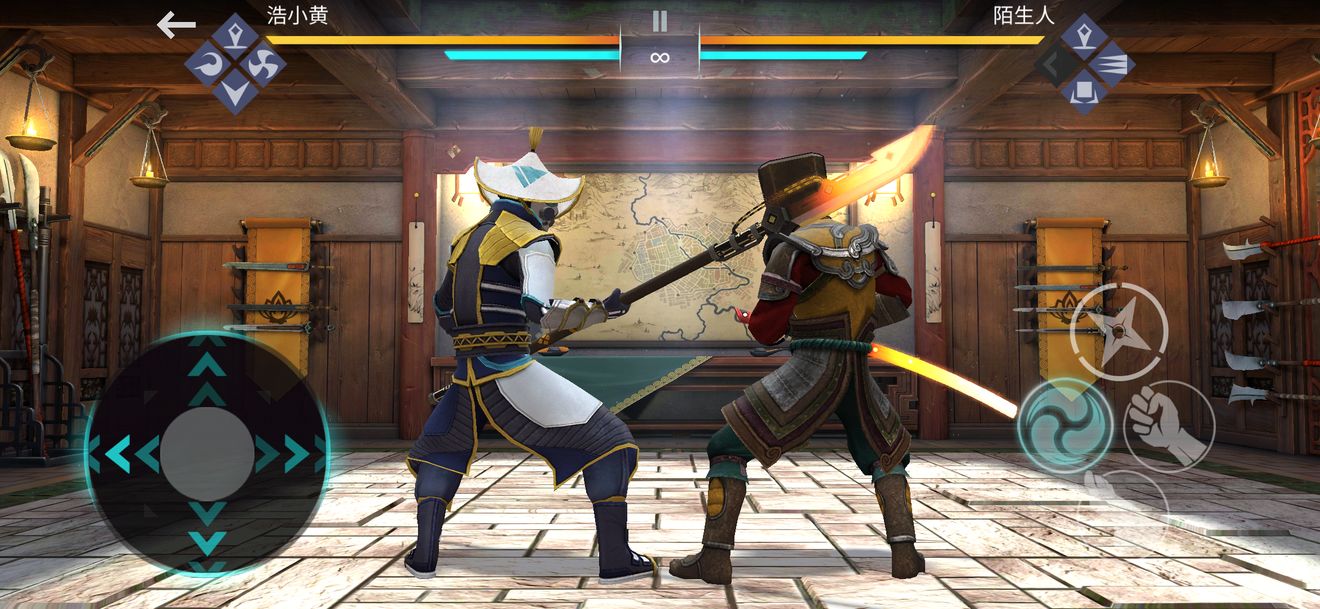
Task: Activate the shadow form swirl button
Action: (1065, 426)
